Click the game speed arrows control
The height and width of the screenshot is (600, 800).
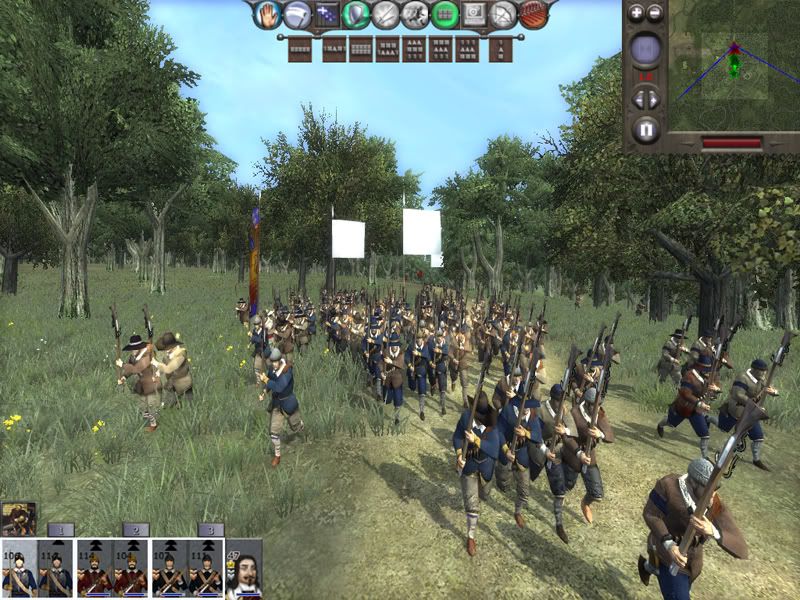646,99
